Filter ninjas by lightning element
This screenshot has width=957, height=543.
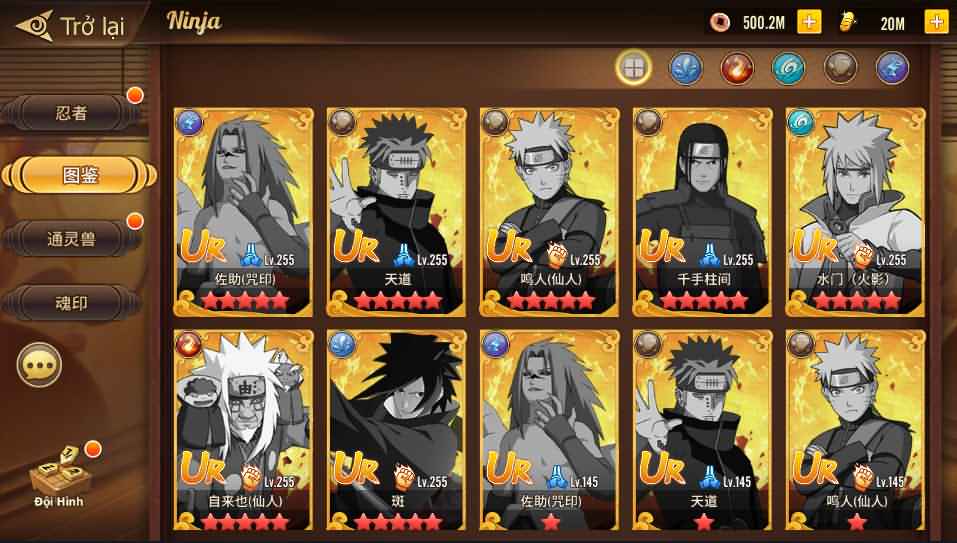point(892,68)
